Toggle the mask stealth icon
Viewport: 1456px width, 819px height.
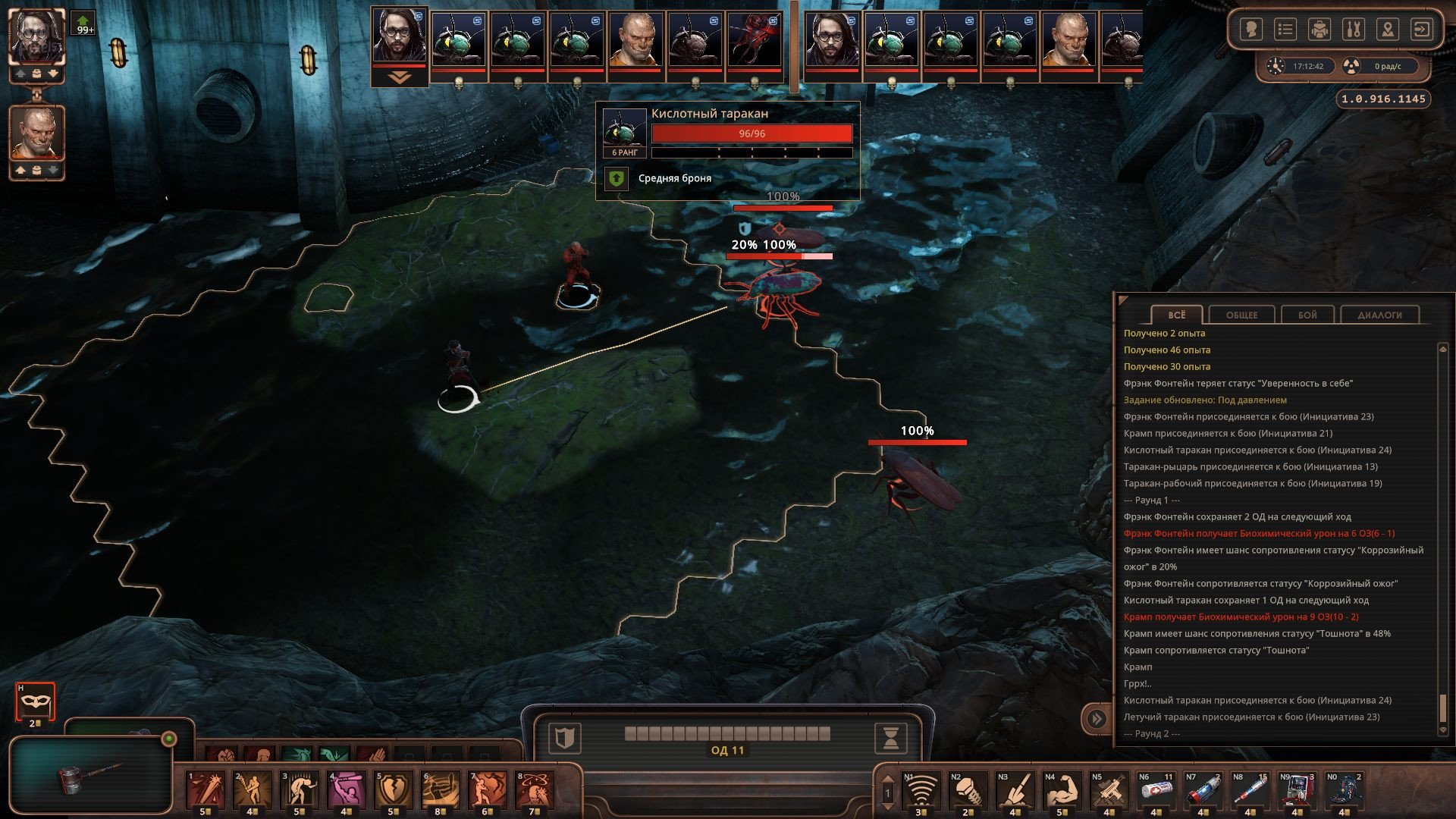point(35,701)
